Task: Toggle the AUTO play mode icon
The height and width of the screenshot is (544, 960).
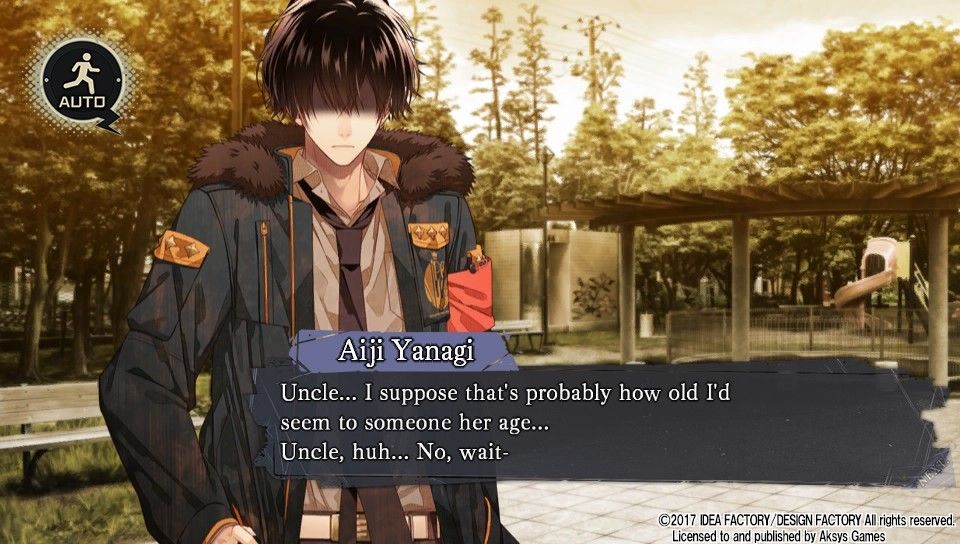Action: coord(82,80)
